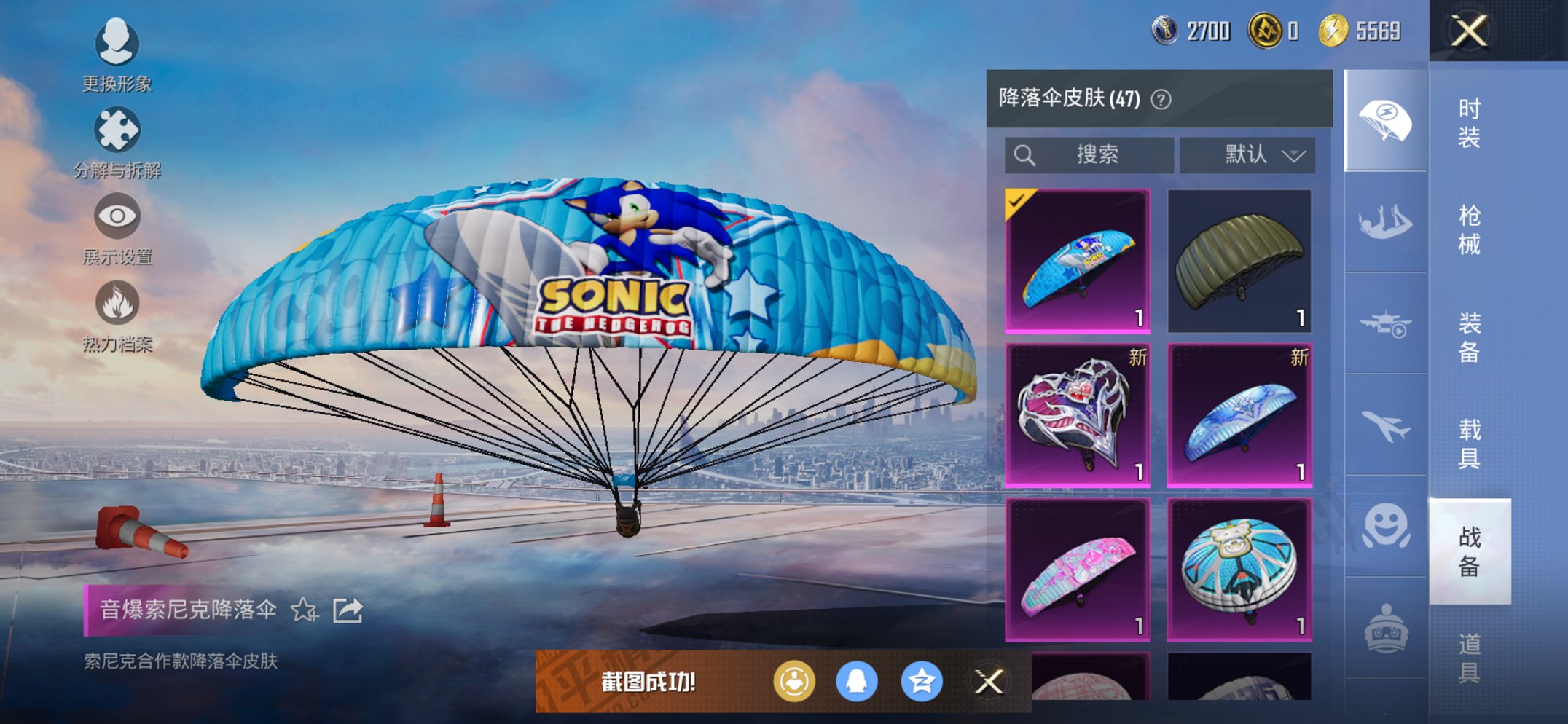The width and height of the screenshot is (1568, 724).
Task: Open the 更换形象 avatar change panel
Action: (x=117, y=44)
